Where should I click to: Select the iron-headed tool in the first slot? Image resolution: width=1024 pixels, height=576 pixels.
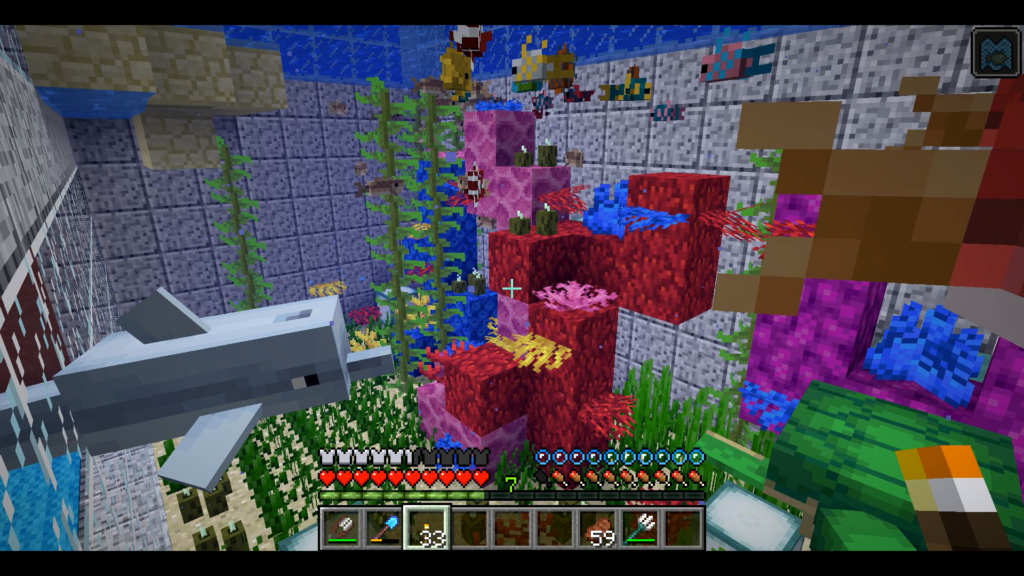(x=341, y=528)
